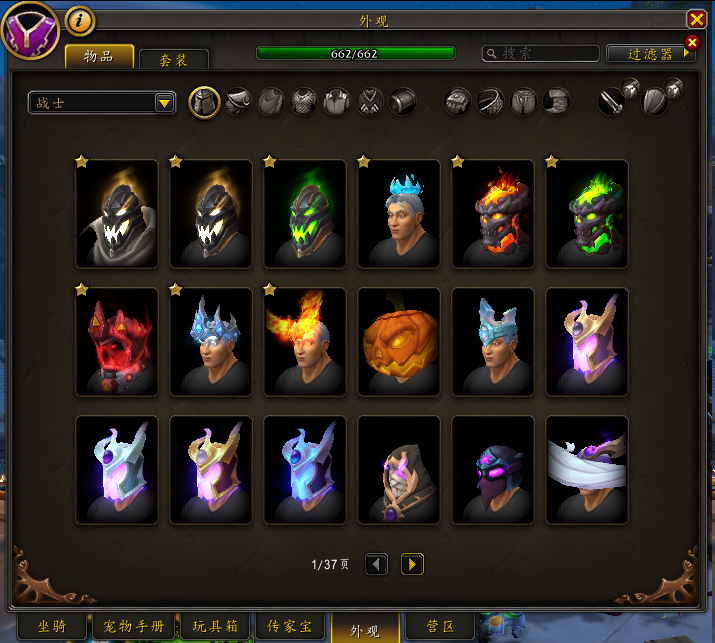
Task: Select the jack-o'-lantern pumpkin helmet appearance
Action: tap(399, 341)
